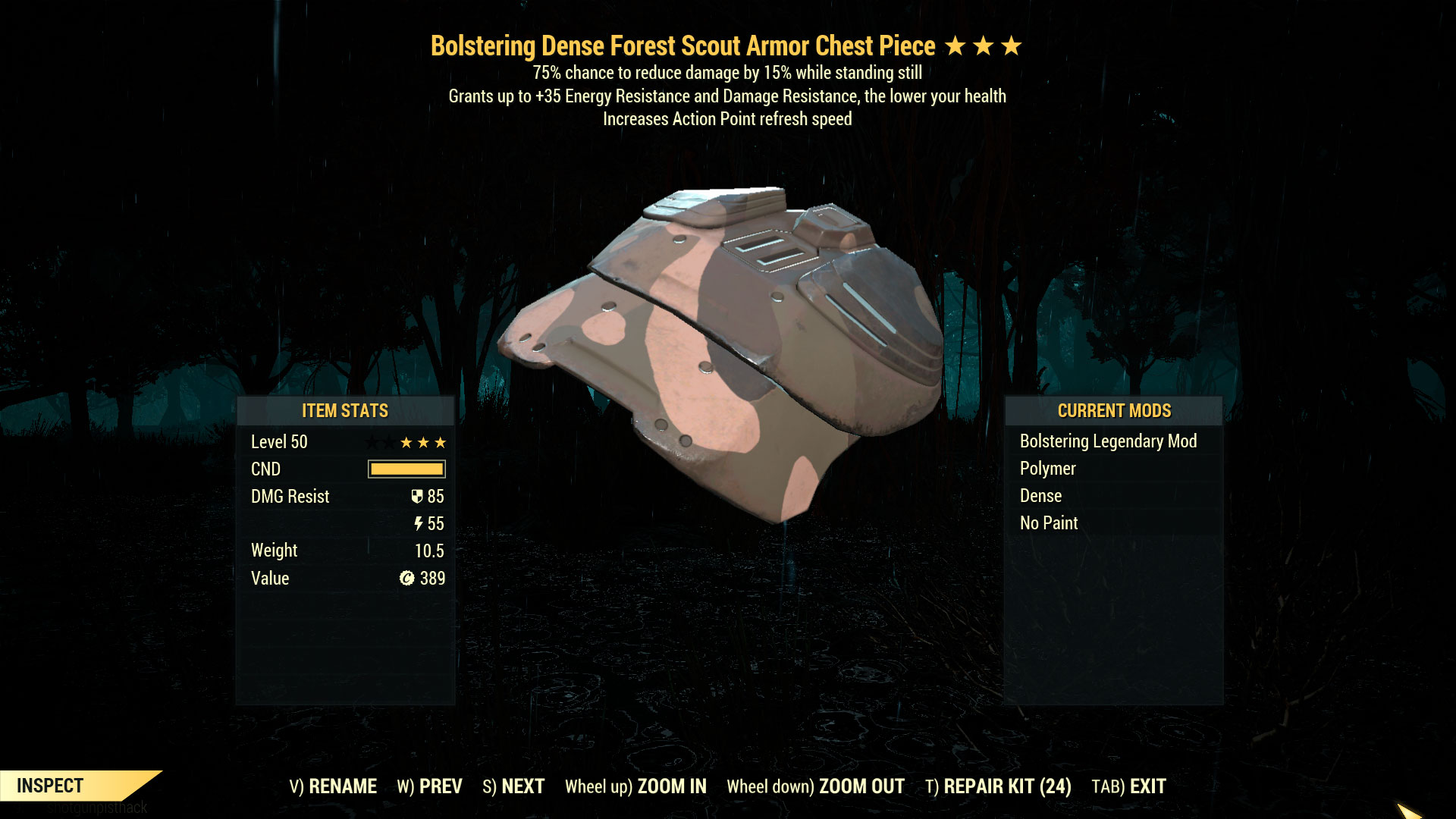Expand the No Paint mod entry

point(1048,522)
